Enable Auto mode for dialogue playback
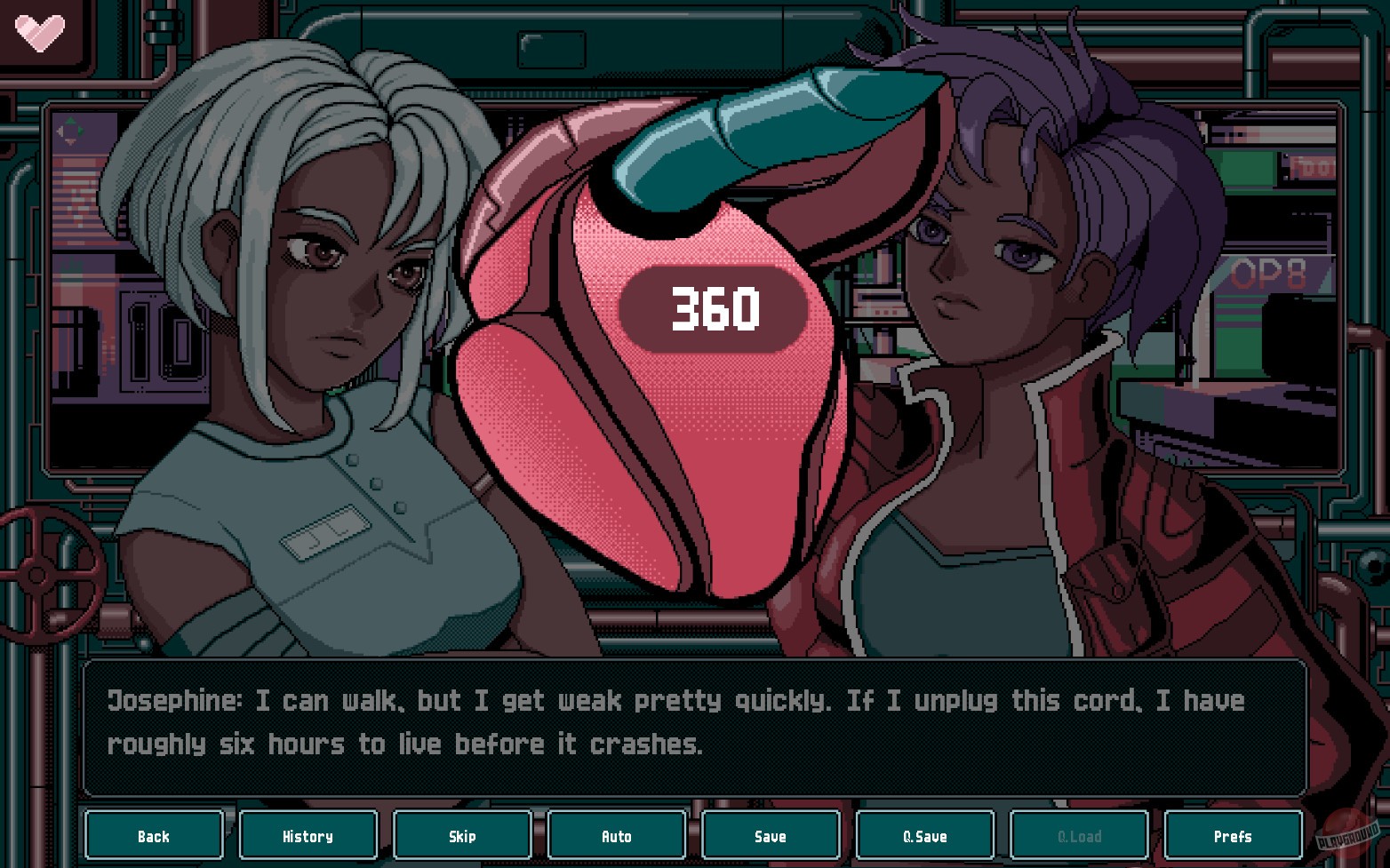 [x=616, y=835]
